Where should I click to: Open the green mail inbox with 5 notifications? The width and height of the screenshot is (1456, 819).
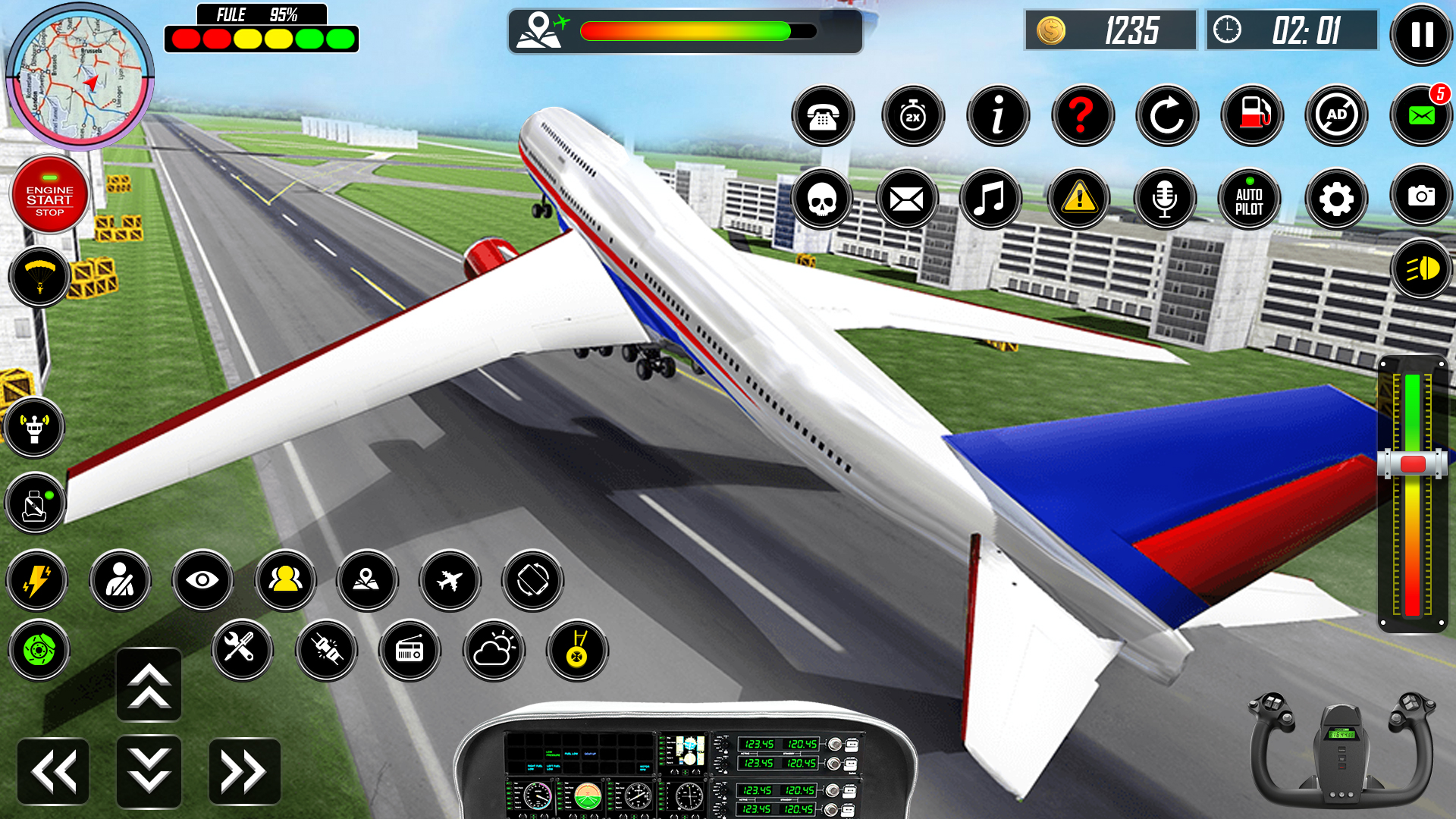click(x=1421, y=115)
